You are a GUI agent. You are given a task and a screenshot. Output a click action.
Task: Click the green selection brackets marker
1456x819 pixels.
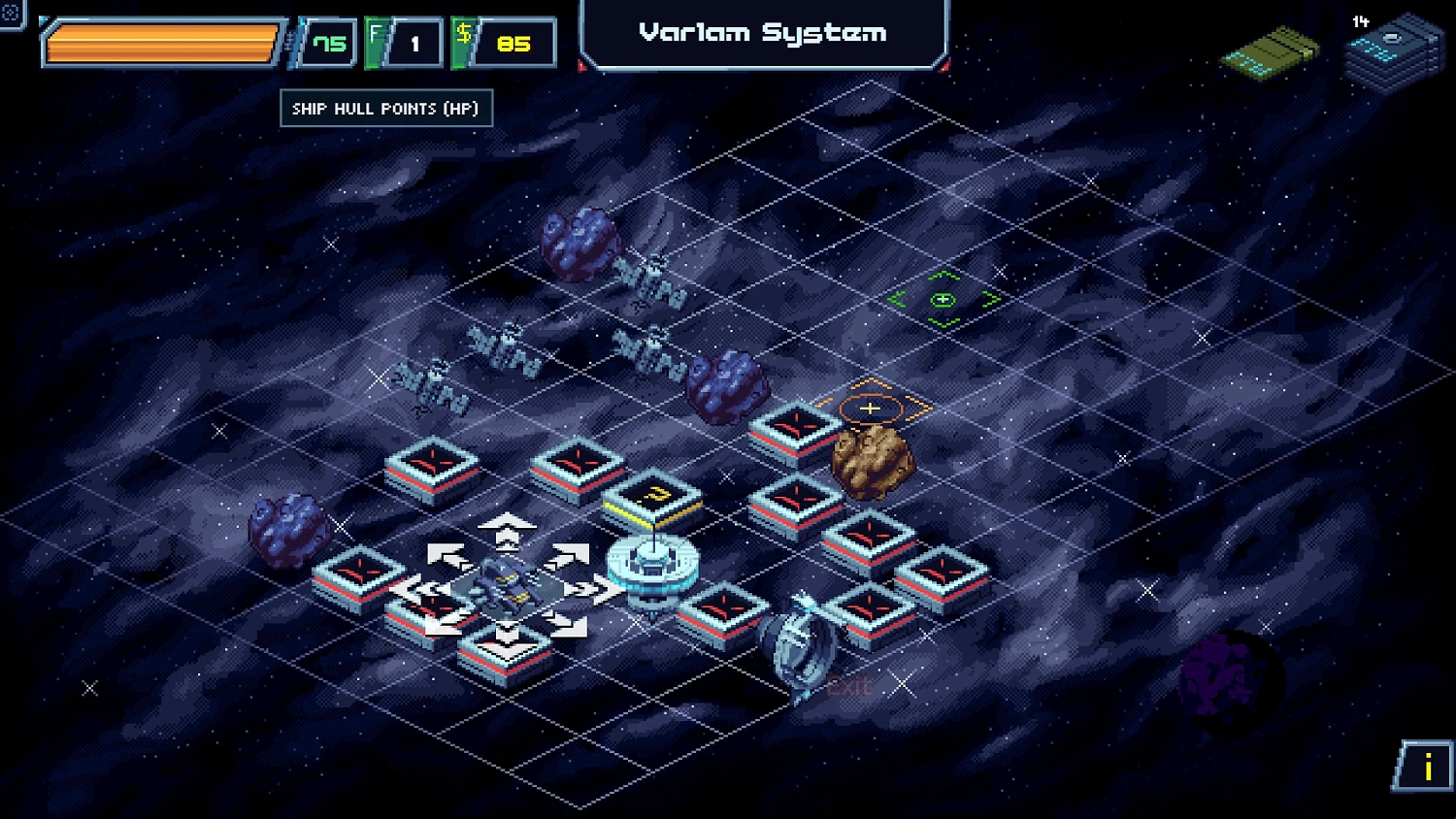pyautogui.click(x=943, y=299)
